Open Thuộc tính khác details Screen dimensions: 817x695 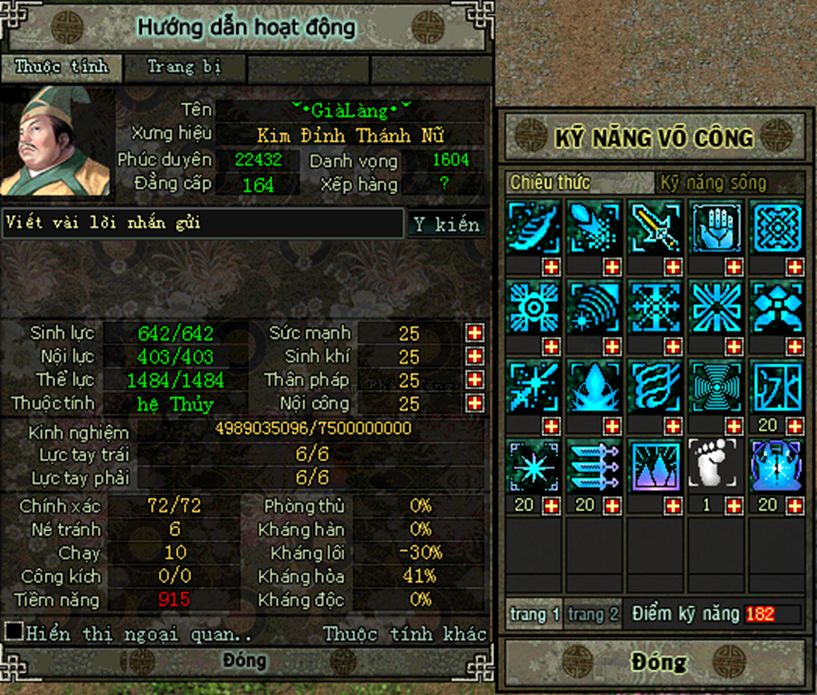tap(404, 633)
